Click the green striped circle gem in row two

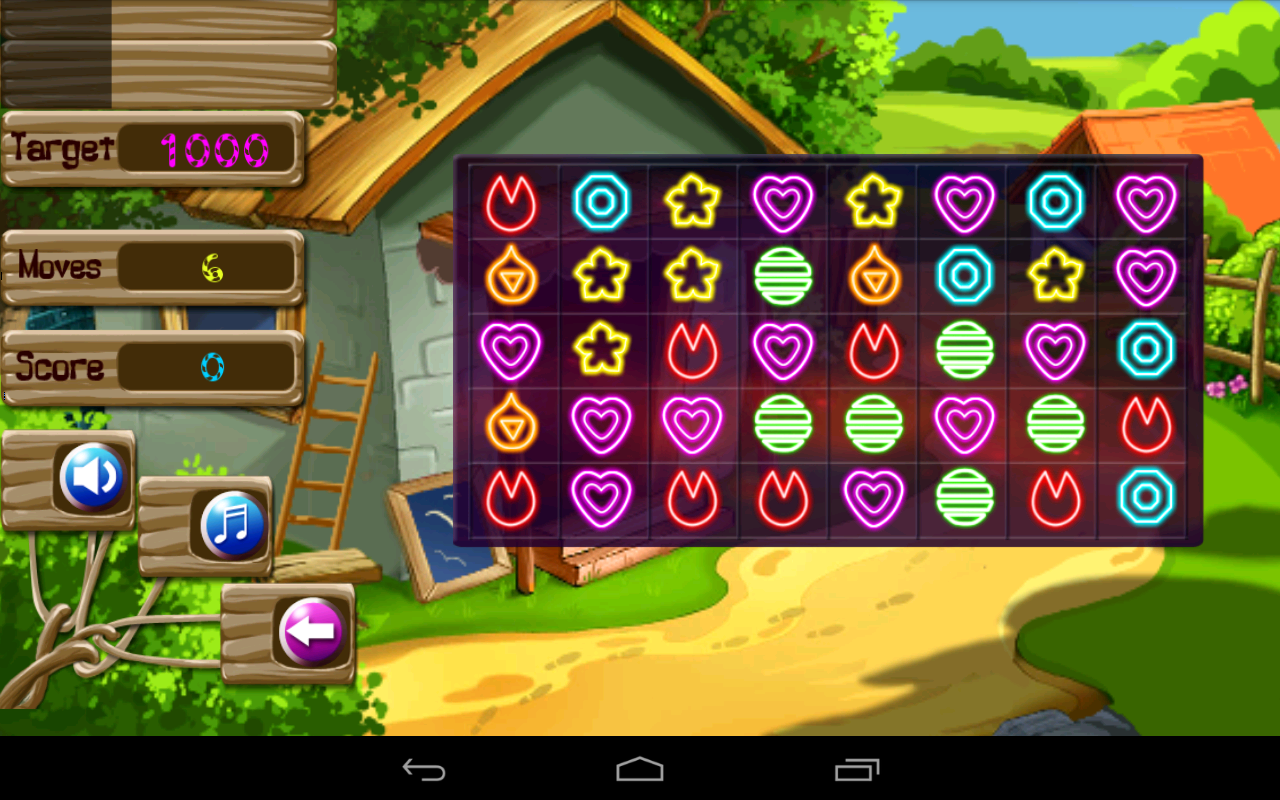pos(782,276)
